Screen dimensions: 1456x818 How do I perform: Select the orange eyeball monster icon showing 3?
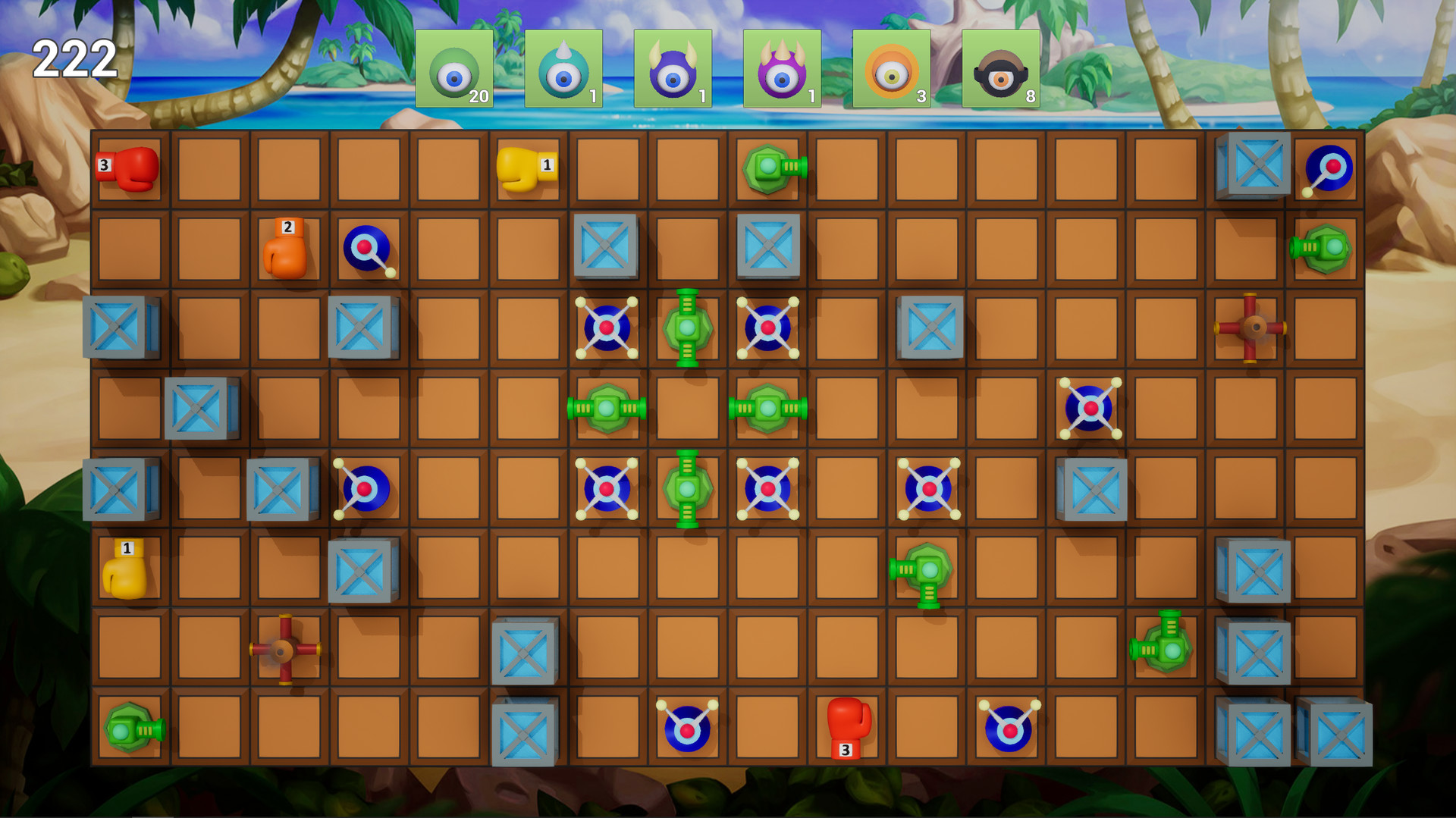click(x=893, y=68)
